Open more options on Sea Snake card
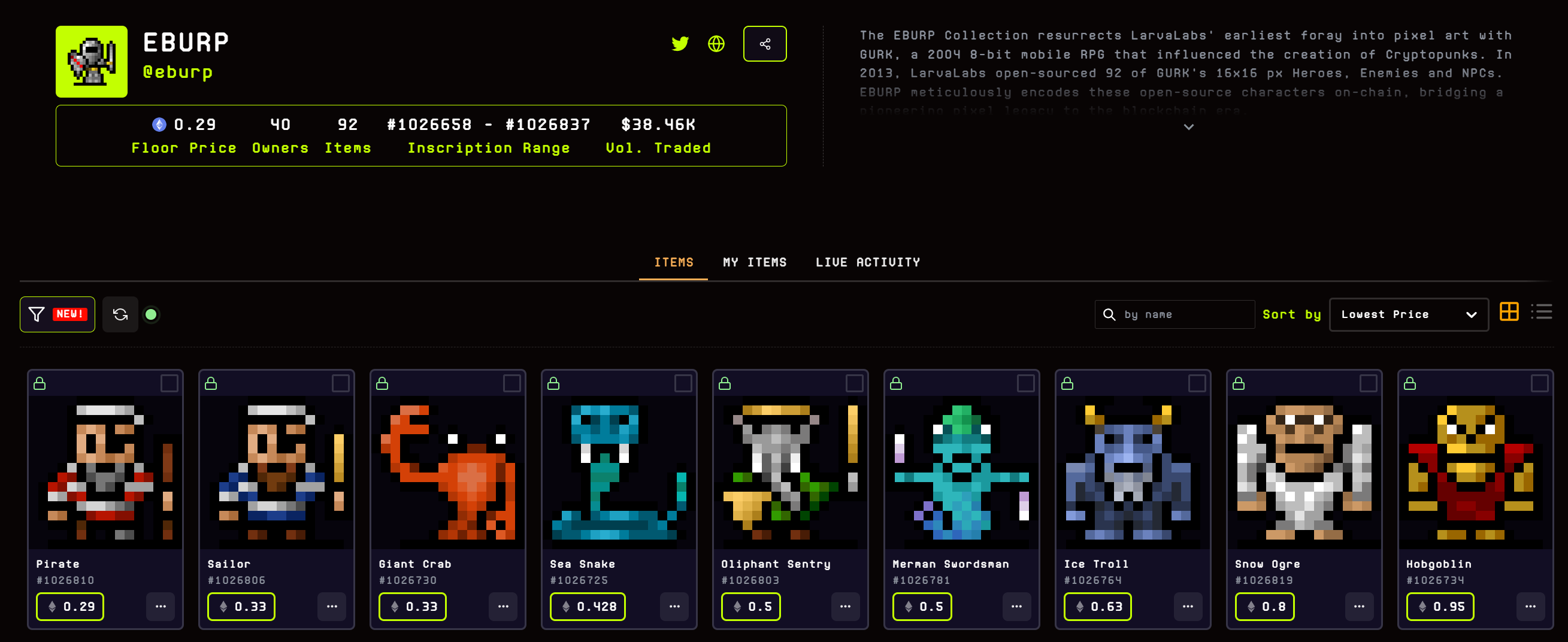The height and width of the screenshot is (642, 1568). [x=674, y=606]
